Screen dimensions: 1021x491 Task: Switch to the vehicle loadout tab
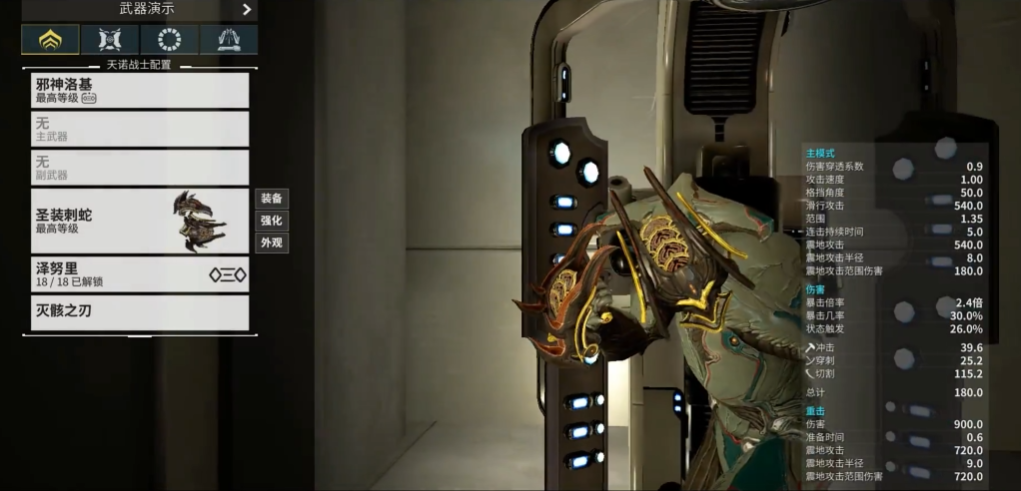(228, 40)
